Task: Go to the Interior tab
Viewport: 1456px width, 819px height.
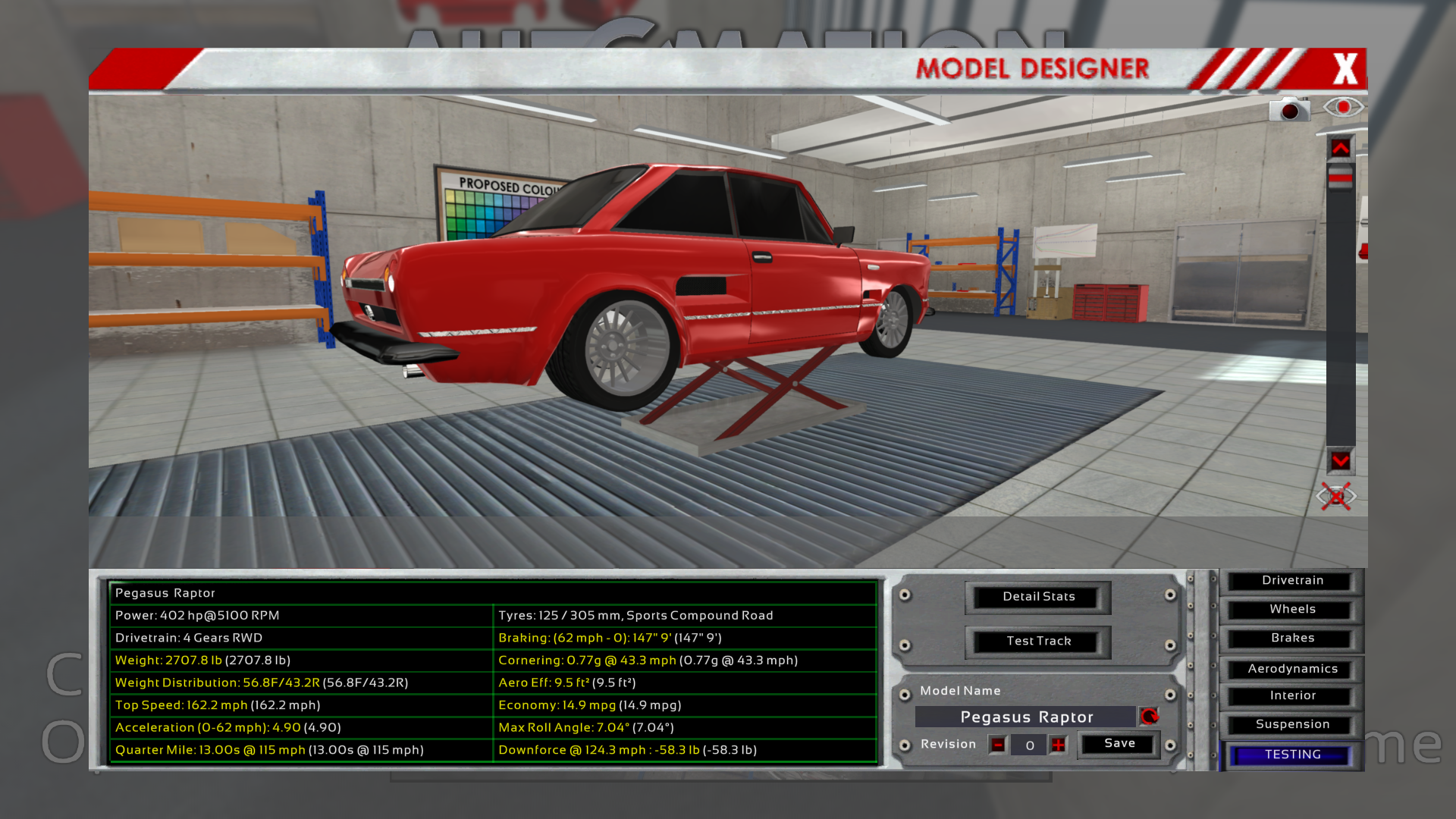Action: point(1292,696)
